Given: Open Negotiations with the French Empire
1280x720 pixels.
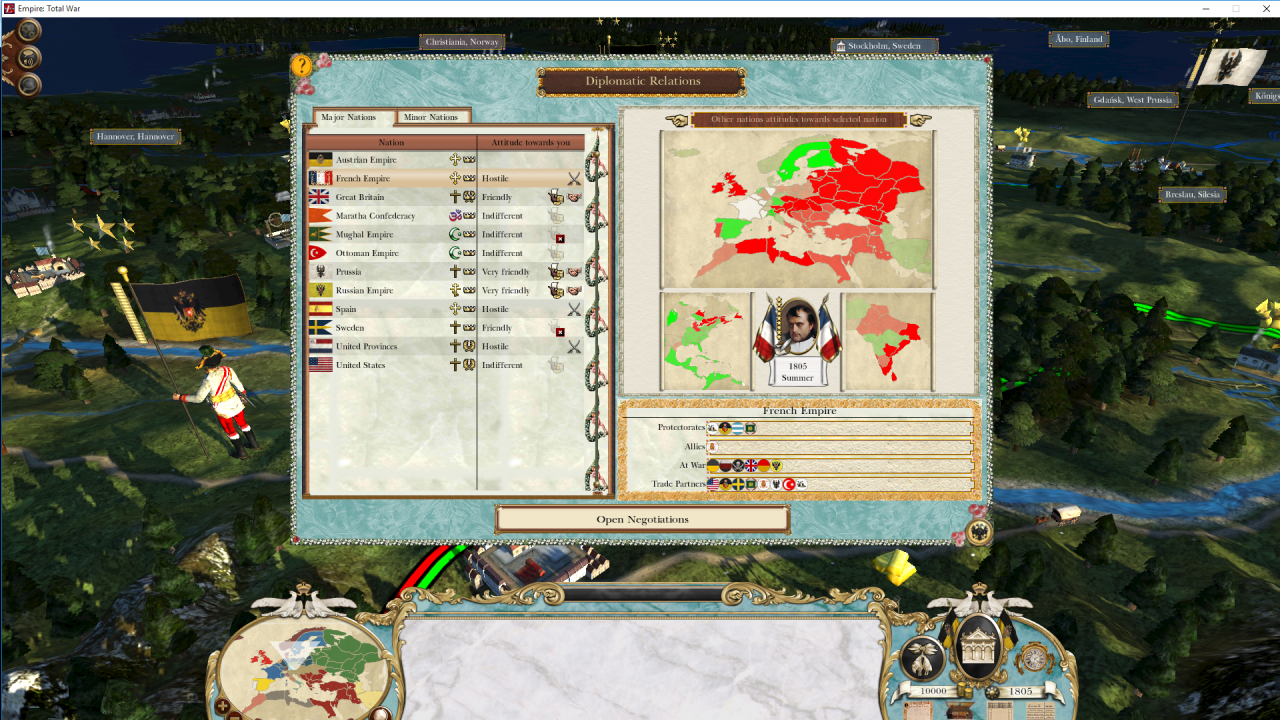Looking at the screenshot, I should pos(642,519).
